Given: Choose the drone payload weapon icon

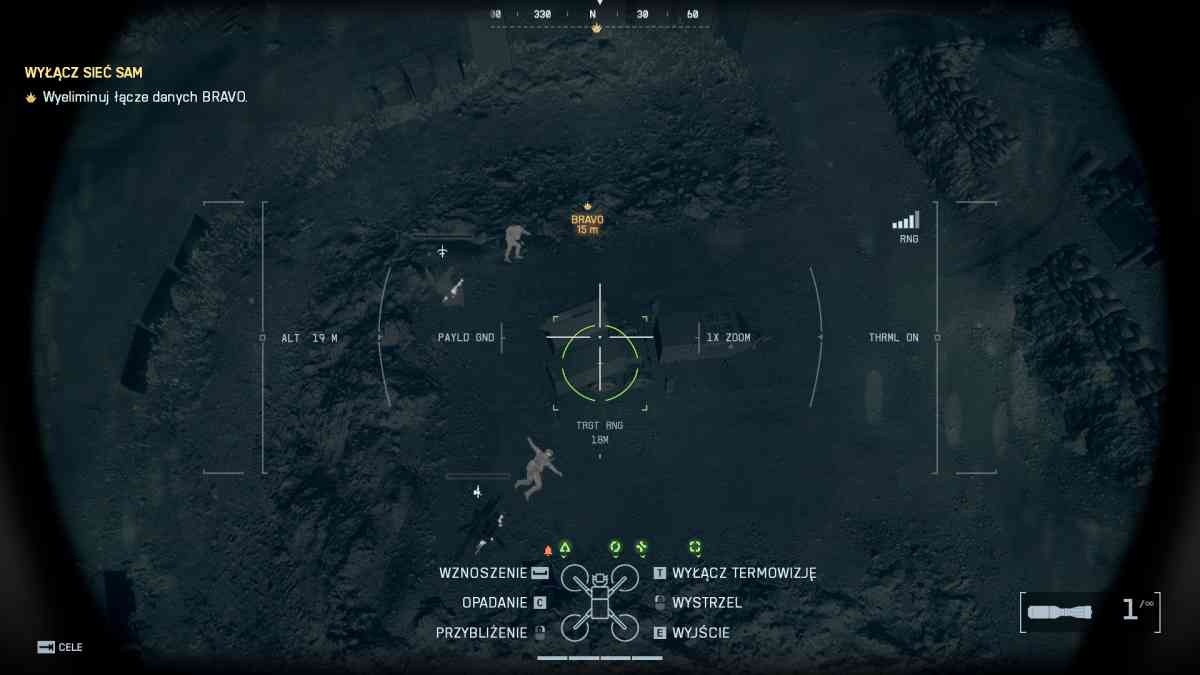Looking at the screenshot, I should point(1060,612).
